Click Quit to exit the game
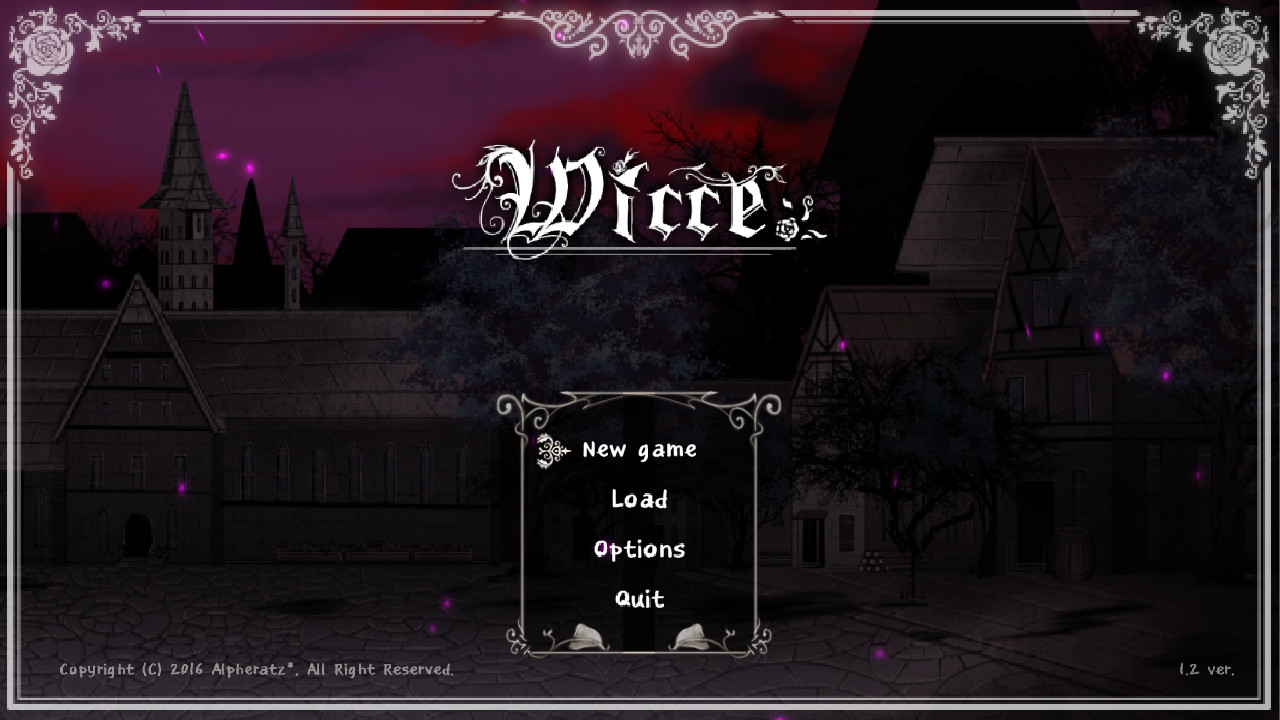The width and height of the screenshot is (1280, 720). point(639,598)
